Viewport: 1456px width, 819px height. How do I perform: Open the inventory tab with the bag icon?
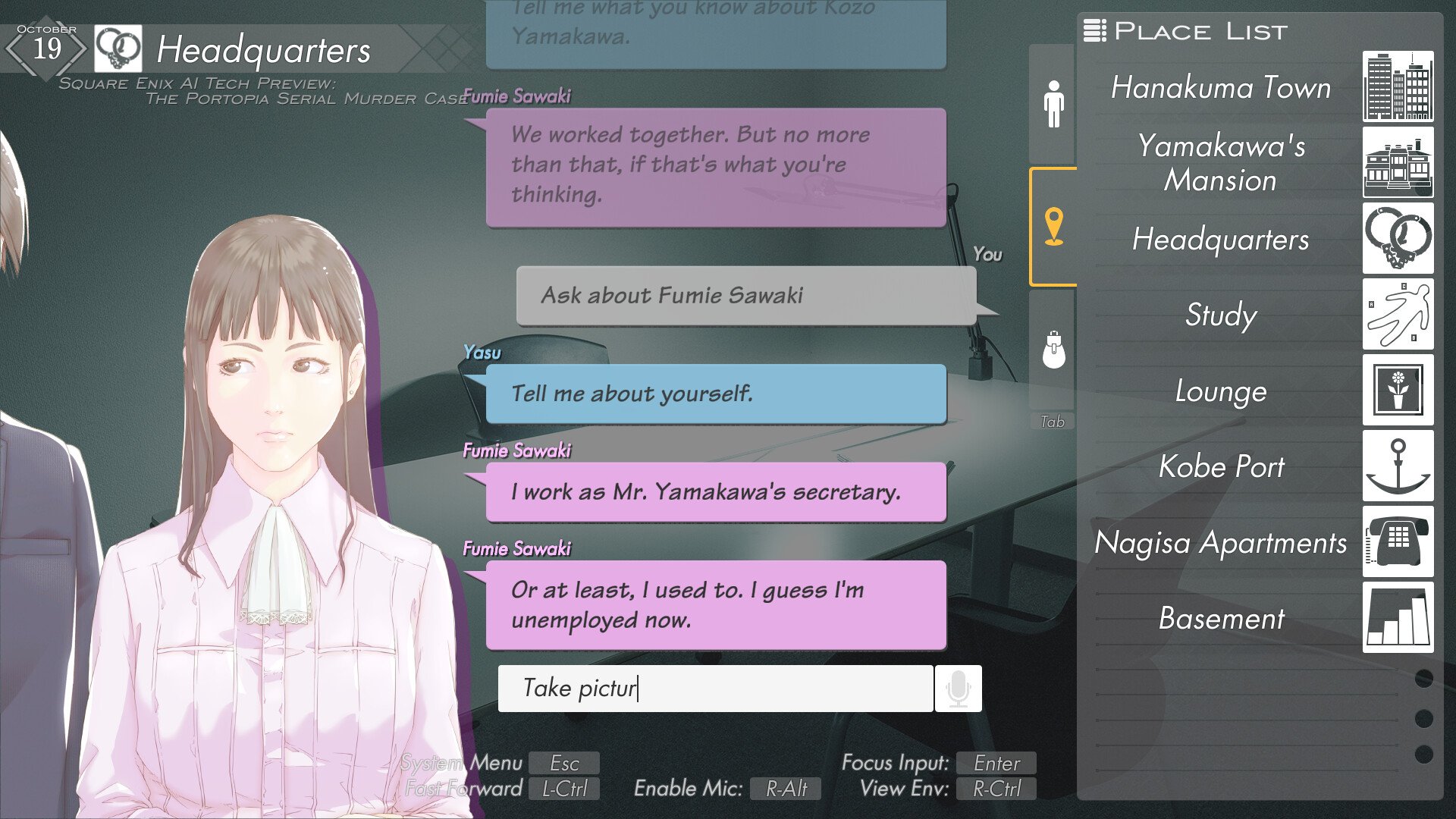(1053, 349)
